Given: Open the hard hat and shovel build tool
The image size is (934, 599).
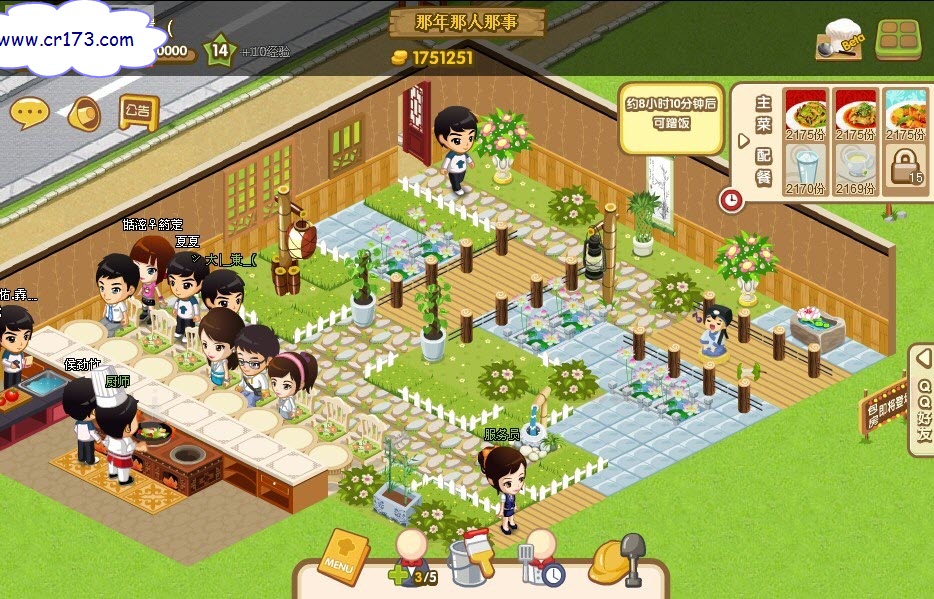Looking at the screenshot, I should click(x=616, y=560).
